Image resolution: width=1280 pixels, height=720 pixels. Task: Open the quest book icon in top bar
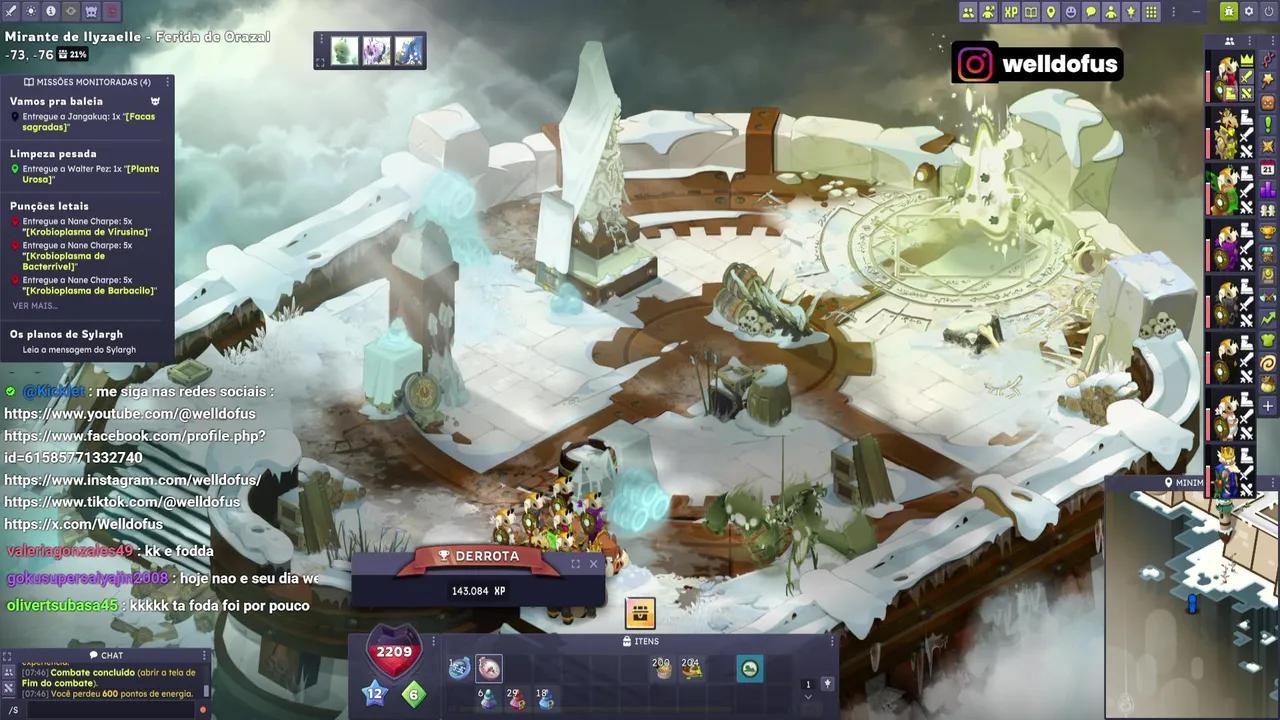click(x=1030, y=12)
